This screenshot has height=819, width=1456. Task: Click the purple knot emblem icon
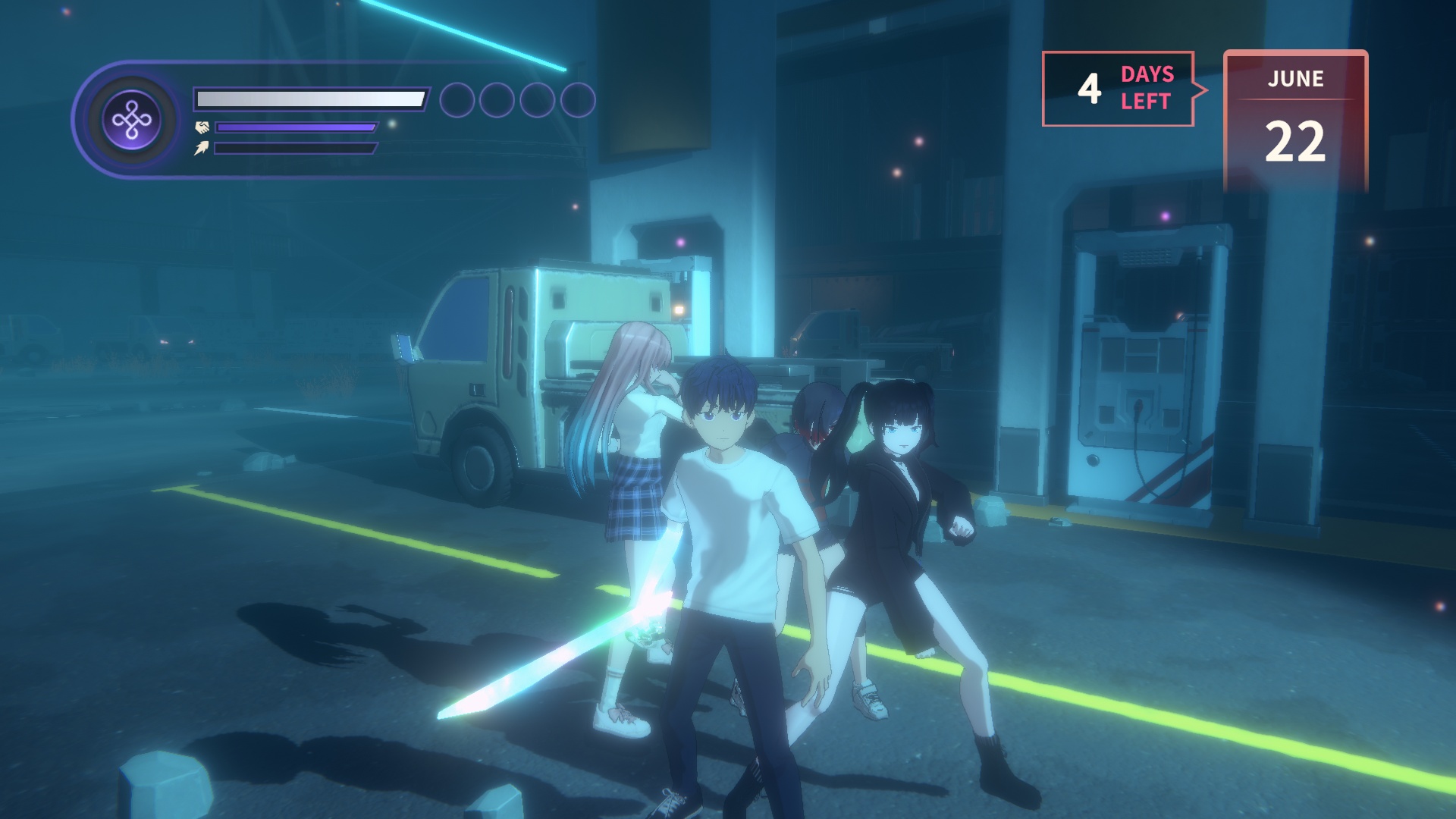tap(132, 120)
